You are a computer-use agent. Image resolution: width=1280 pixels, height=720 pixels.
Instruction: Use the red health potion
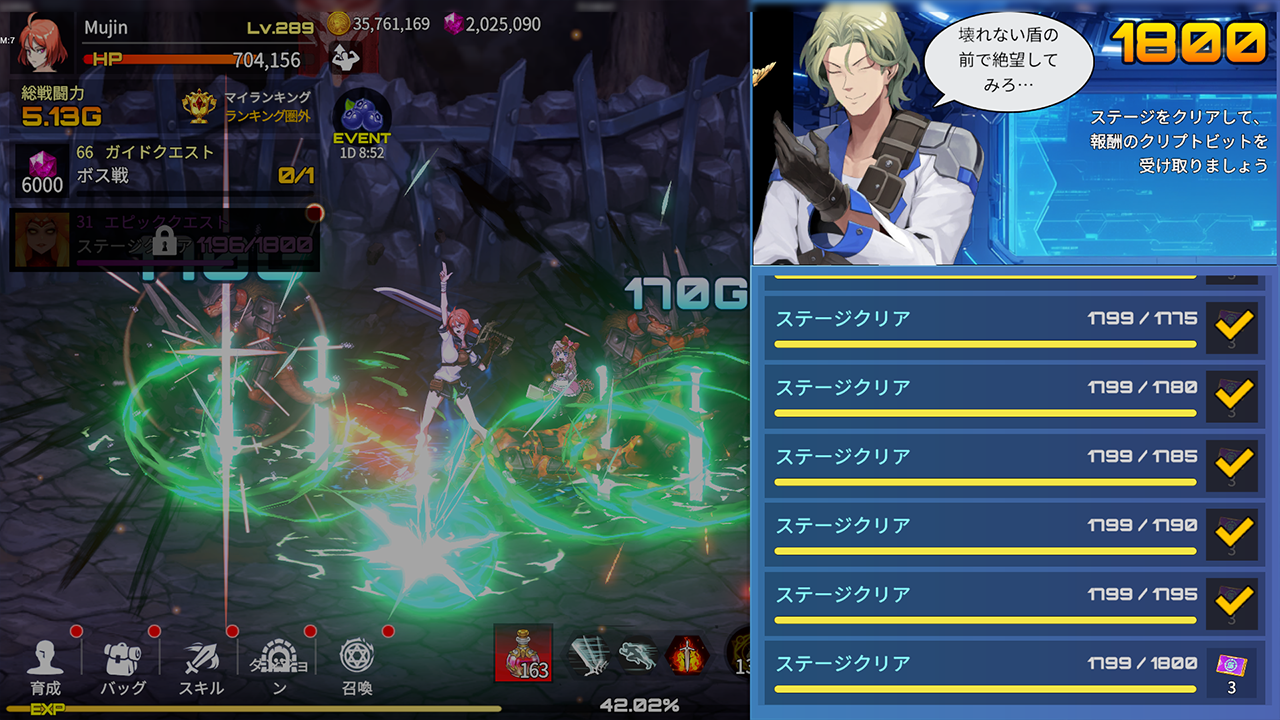click(x=523, y=654)
